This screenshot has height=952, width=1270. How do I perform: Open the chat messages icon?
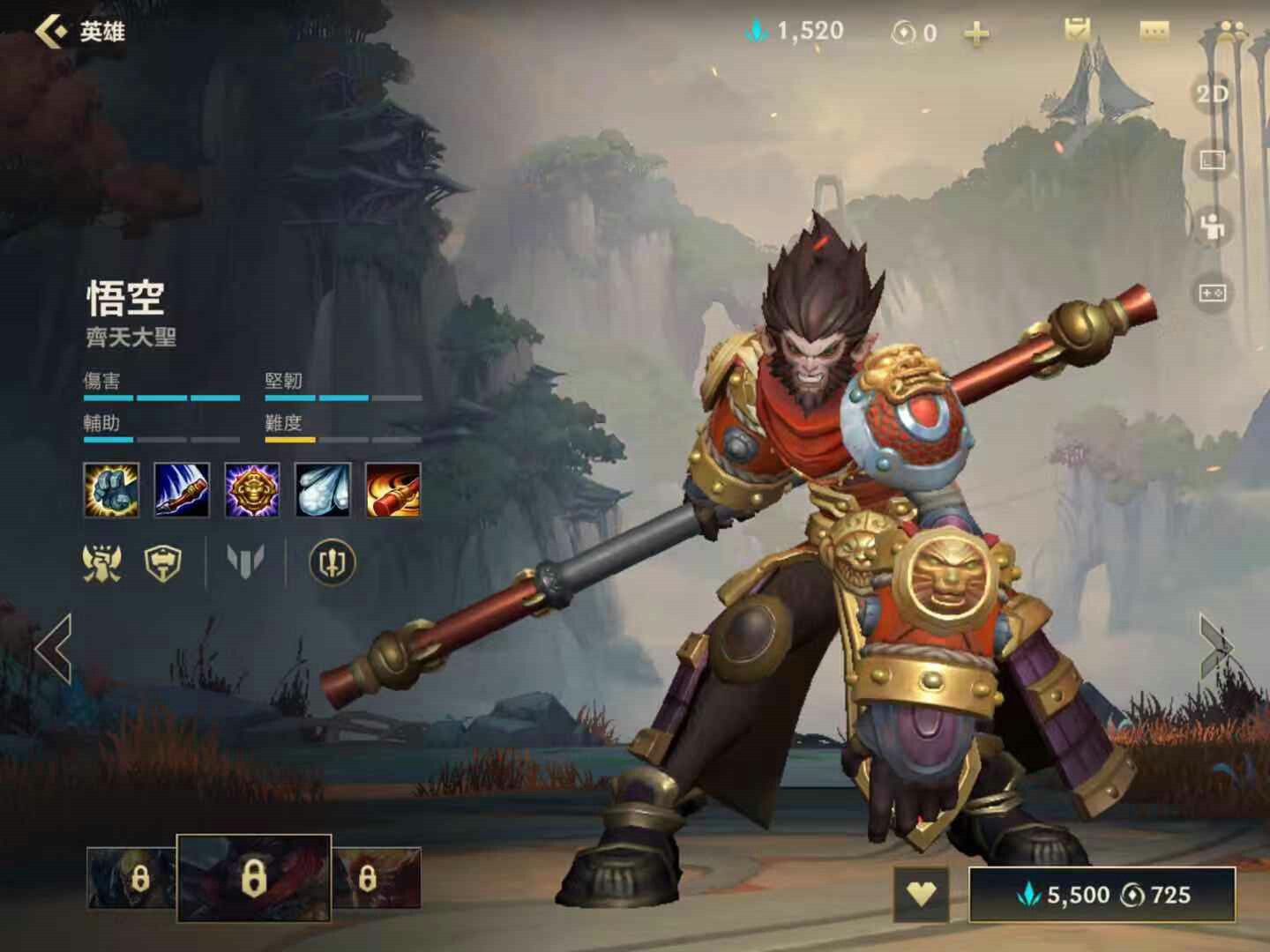(1154, 32)
